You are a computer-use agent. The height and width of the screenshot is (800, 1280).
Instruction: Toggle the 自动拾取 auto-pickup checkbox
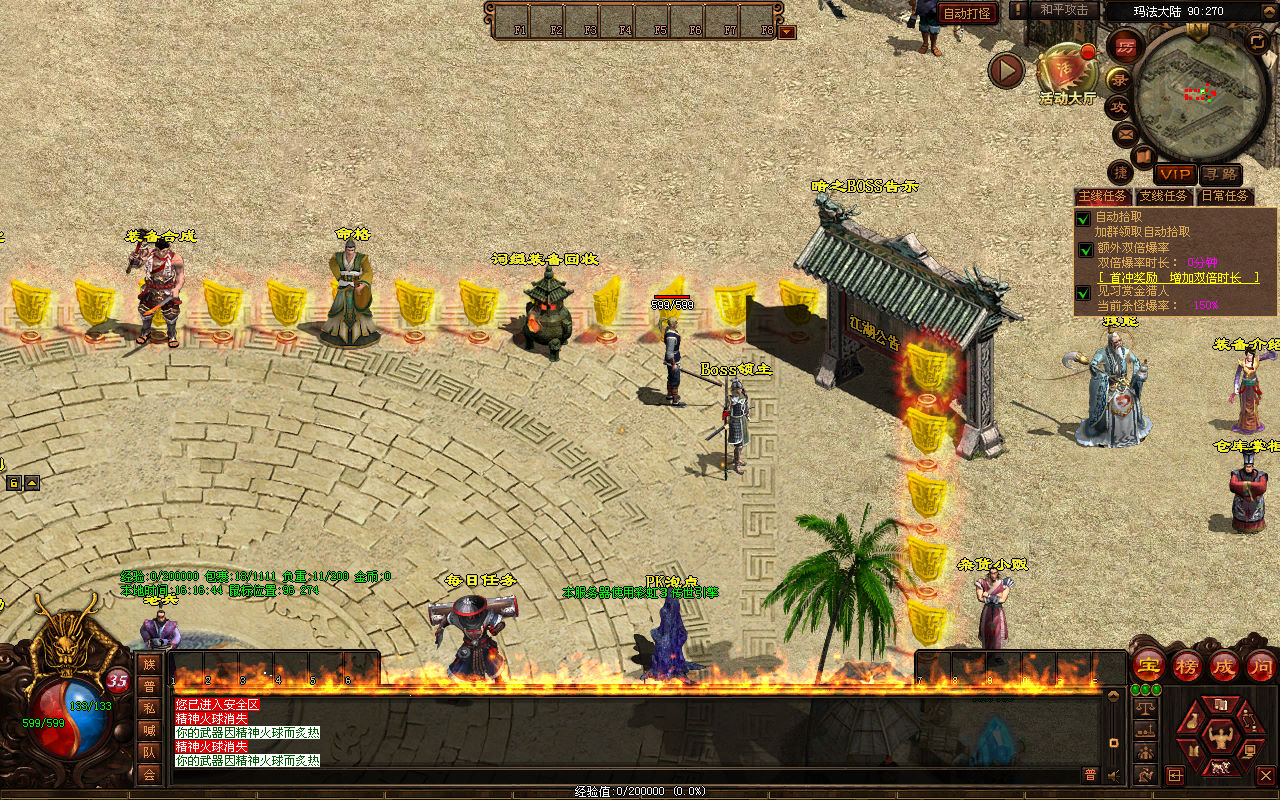pyautogui.click(x=1083, y=219)
